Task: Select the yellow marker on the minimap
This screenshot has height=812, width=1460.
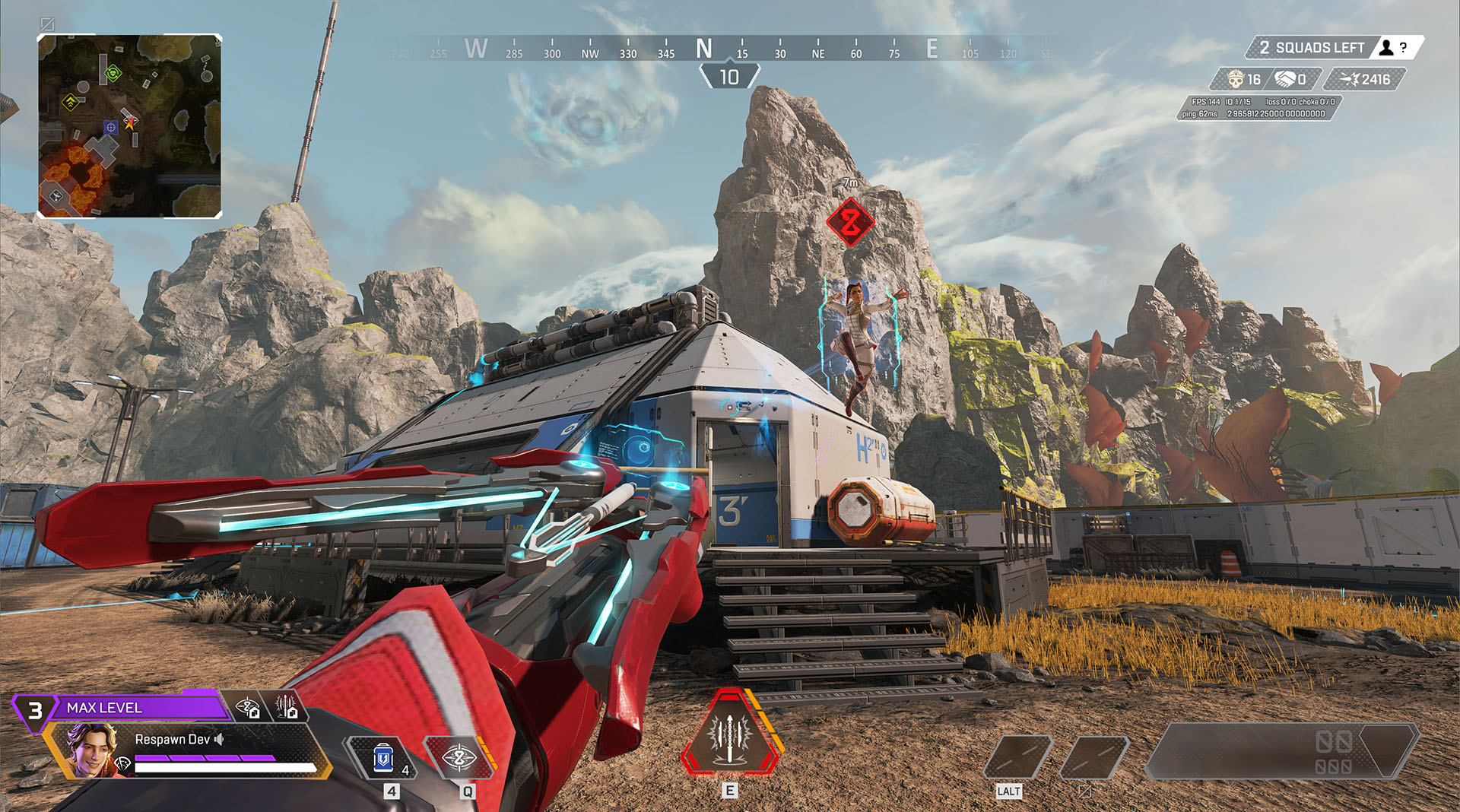Action: click(x=71, y=101)
